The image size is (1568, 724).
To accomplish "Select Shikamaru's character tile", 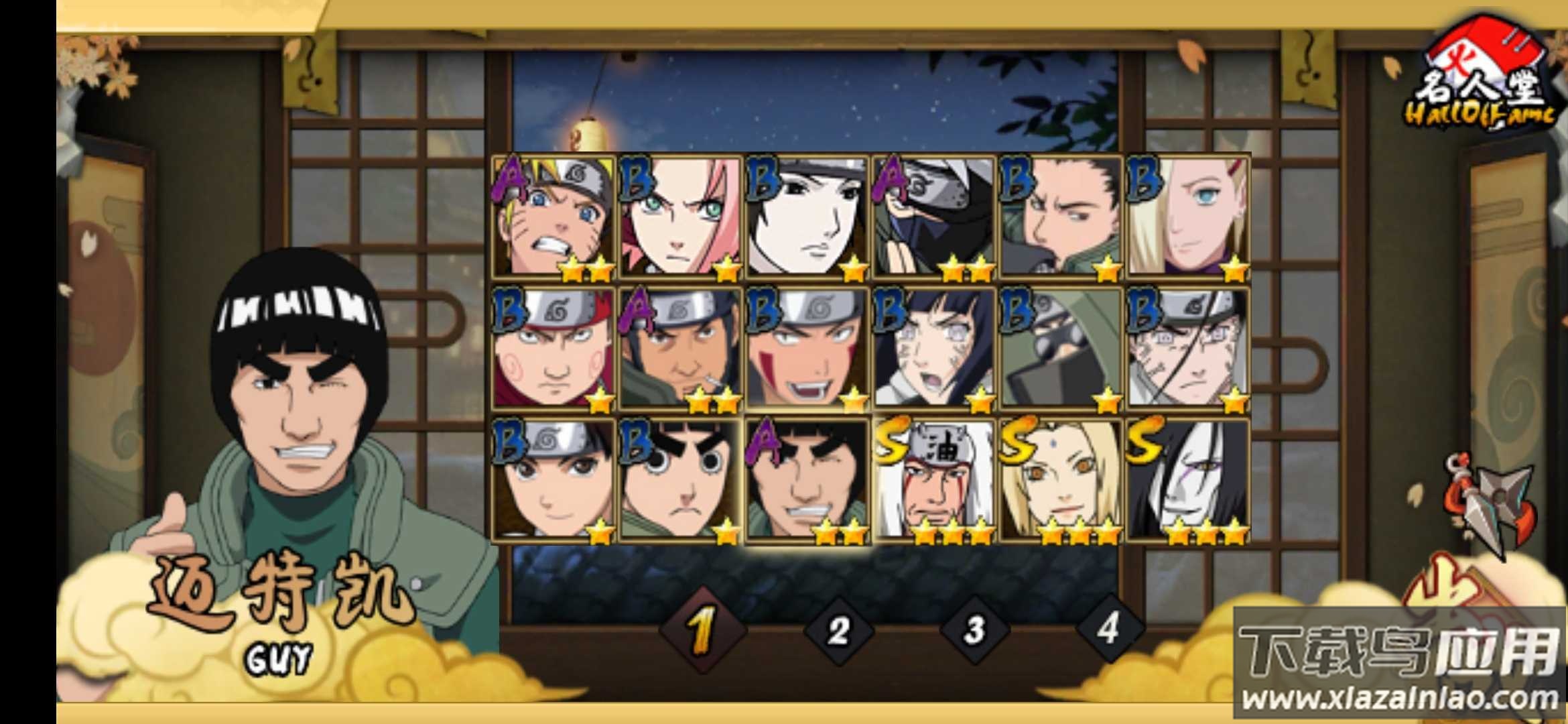I will [1061, 217].
